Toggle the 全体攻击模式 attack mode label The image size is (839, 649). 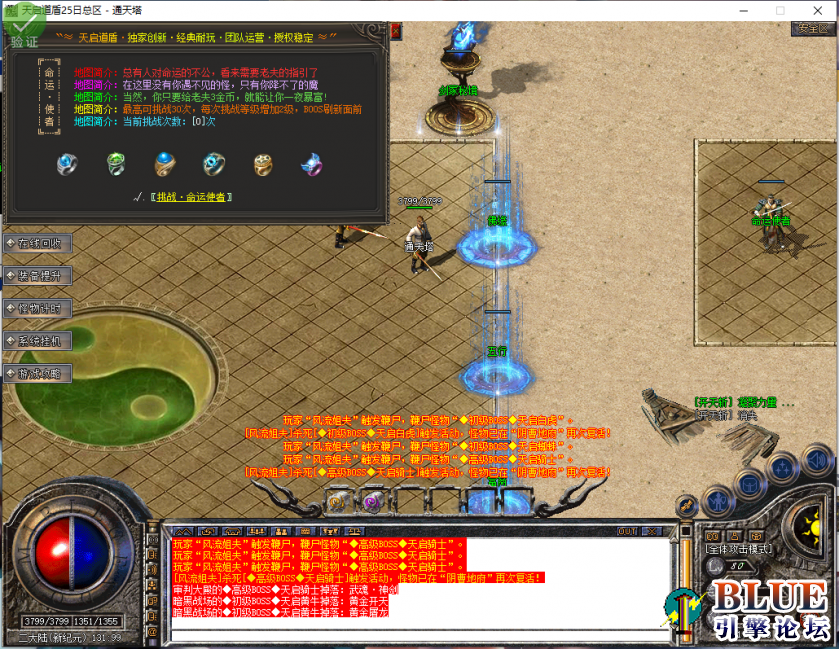pyautogui.click(x=738, y=549)
